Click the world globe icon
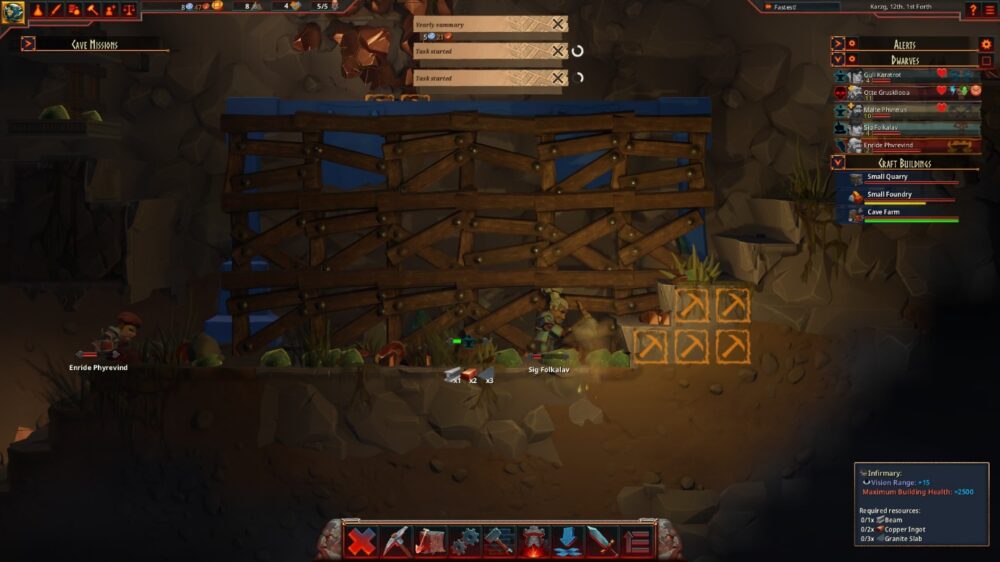This screenshot has height=562, width=1000. coord(13,11)
